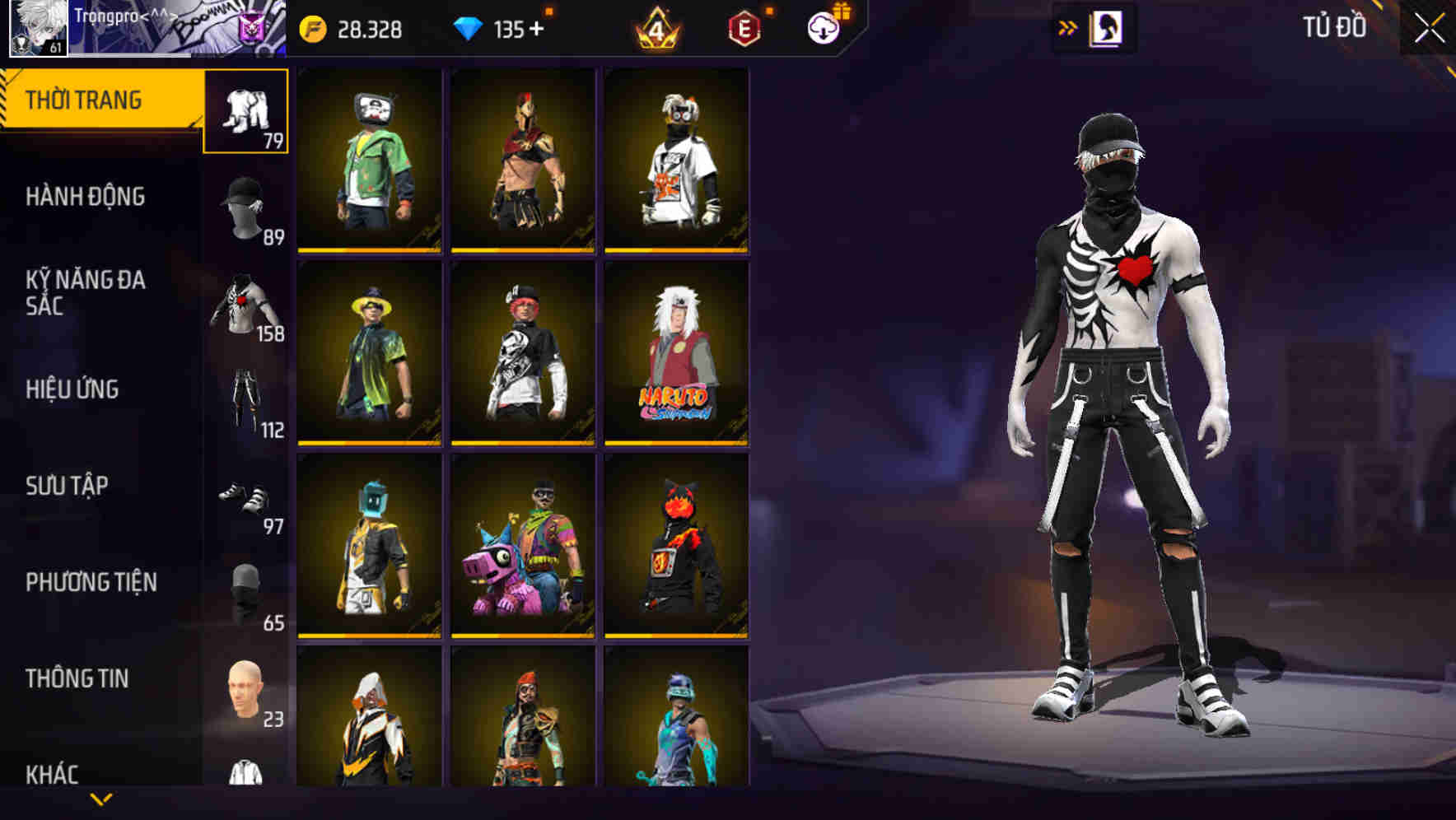Viewport: 1456px width, 820px height.
Task: Open the download gift icon
Action: tap(824, 26)
